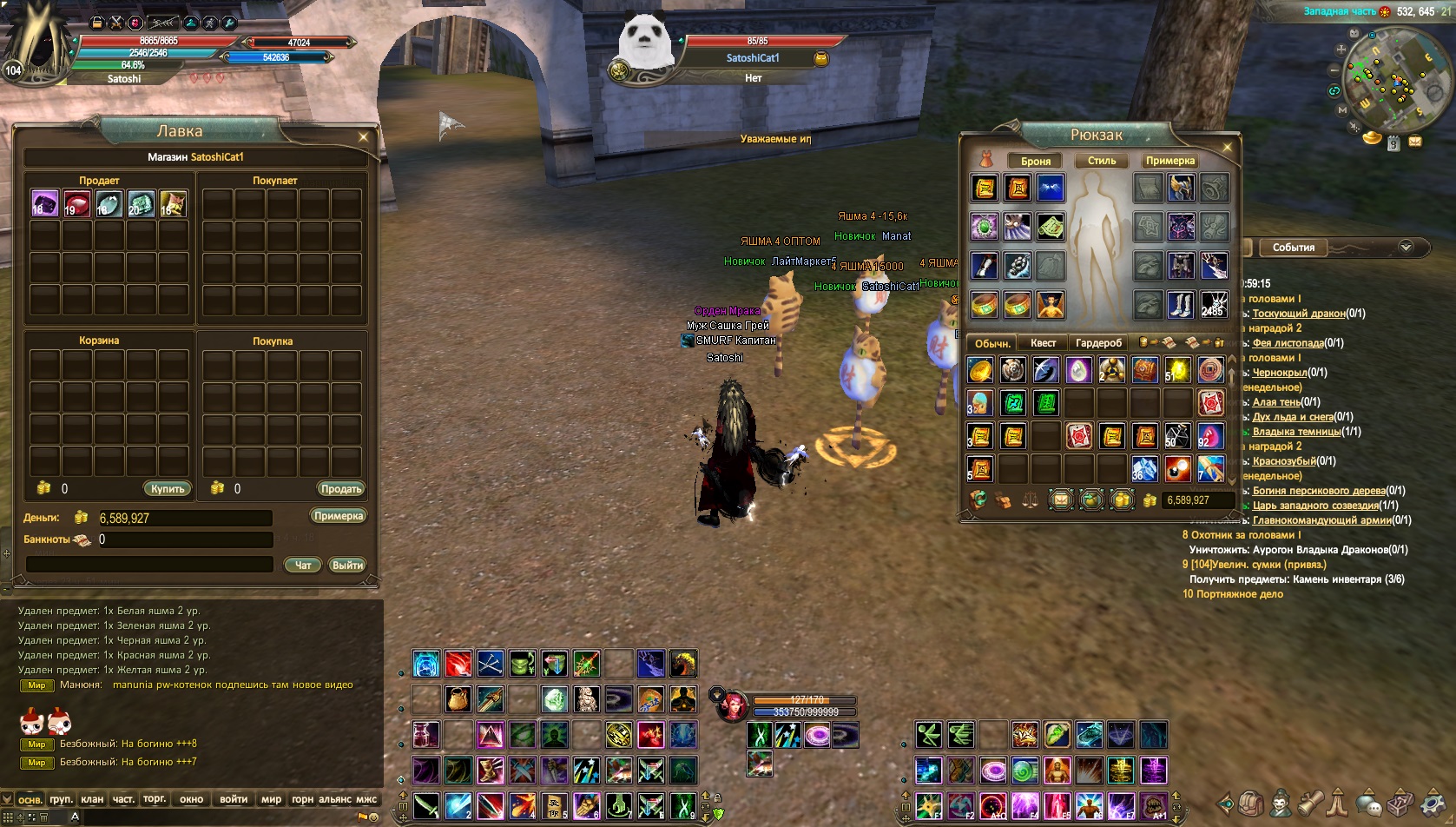Click the Продать button
Screen dimensions: 1456x827
pos(341,489)
